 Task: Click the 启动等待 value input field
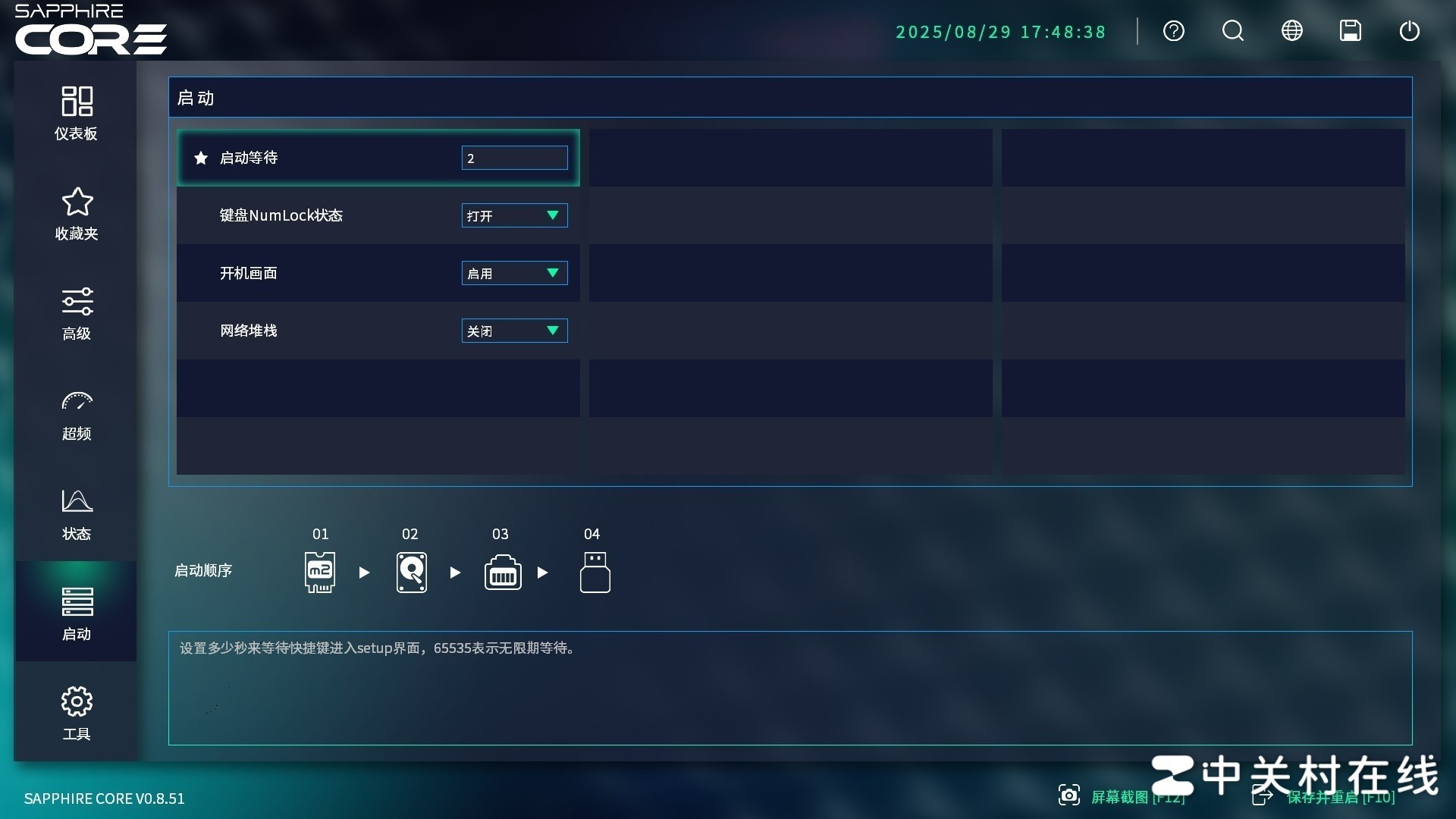(514, 158)
